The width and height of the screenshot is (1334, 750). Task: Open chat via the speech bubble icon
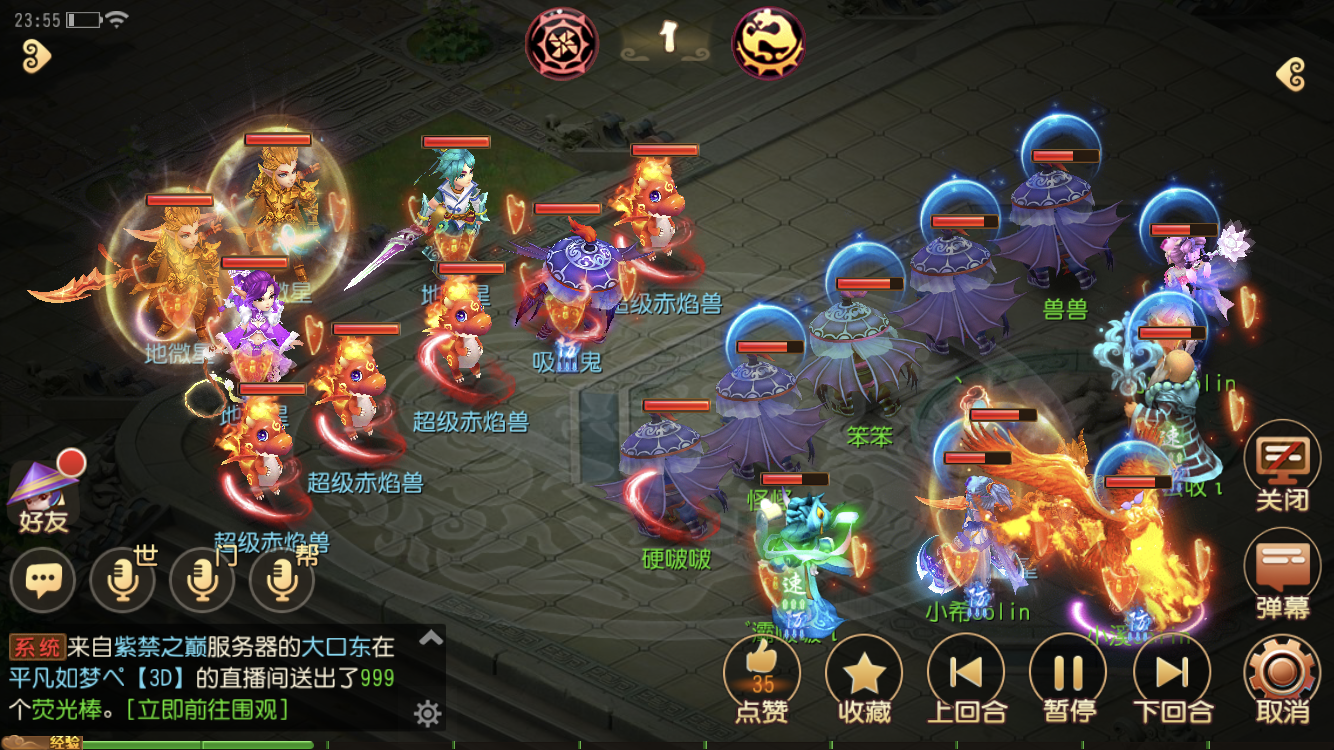[42, 580]
